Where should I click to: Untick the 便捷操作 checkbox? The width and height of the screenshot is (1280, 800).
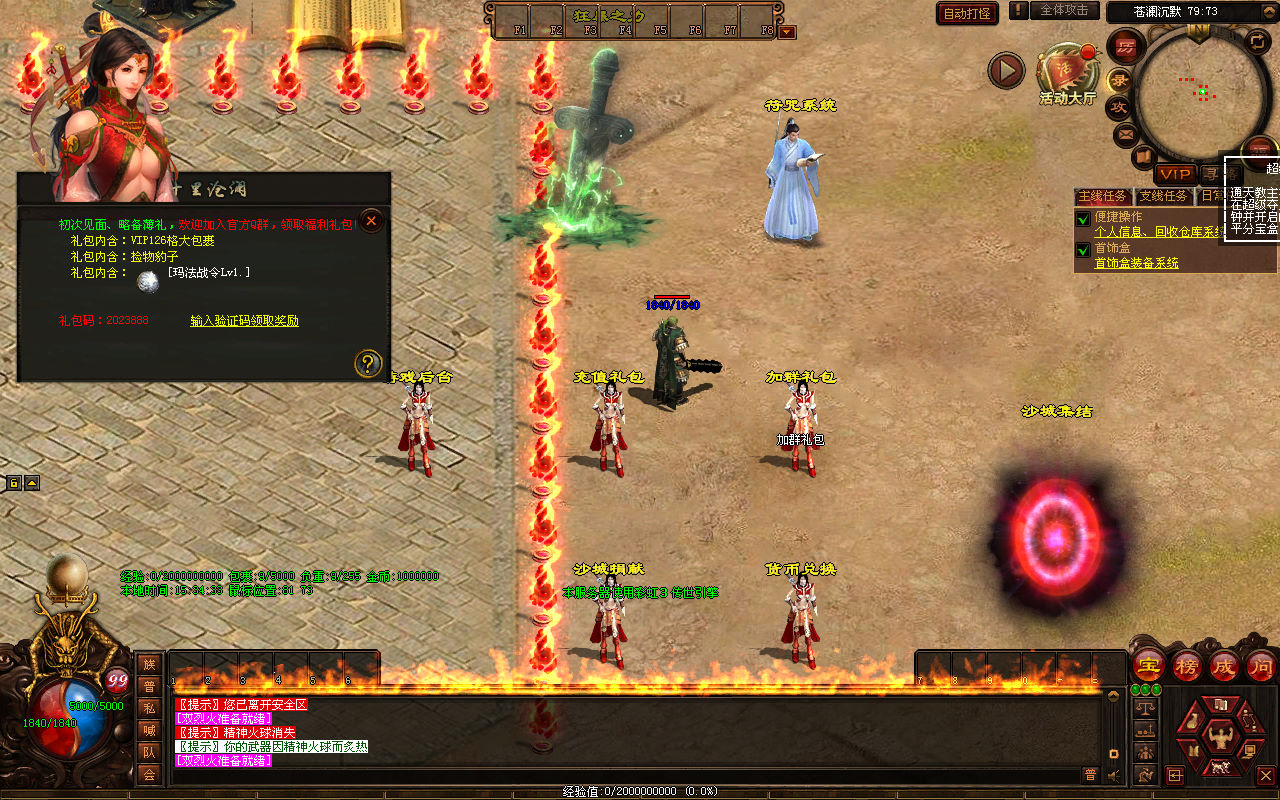(1082, 219)
